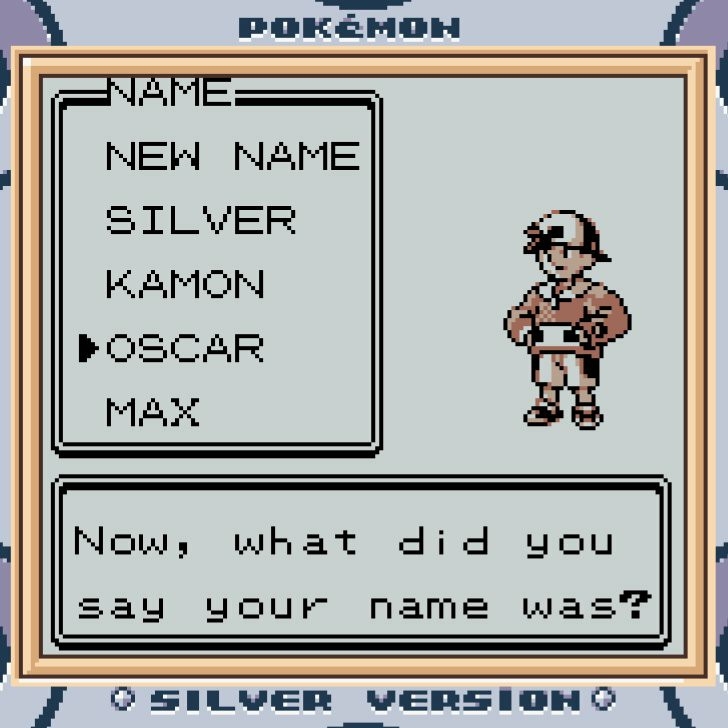Pick the name KAMON
Viewport: 728px width, 728px height.
pyautogui.click(x=185, y=284)
